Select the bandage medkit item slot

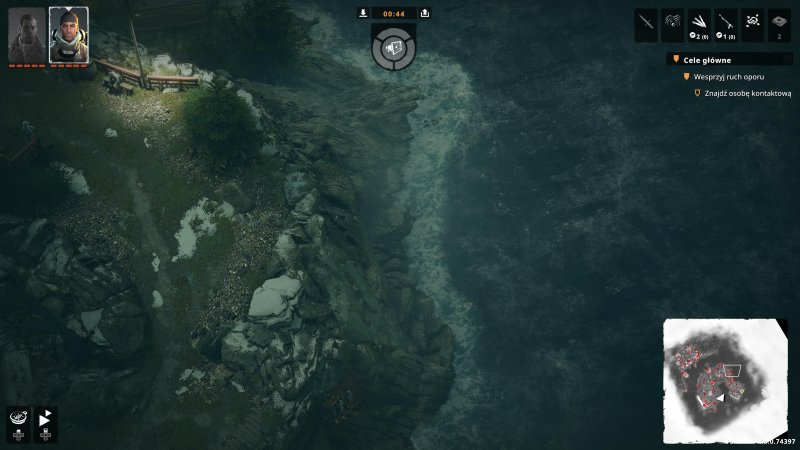(x=780, y=22)
